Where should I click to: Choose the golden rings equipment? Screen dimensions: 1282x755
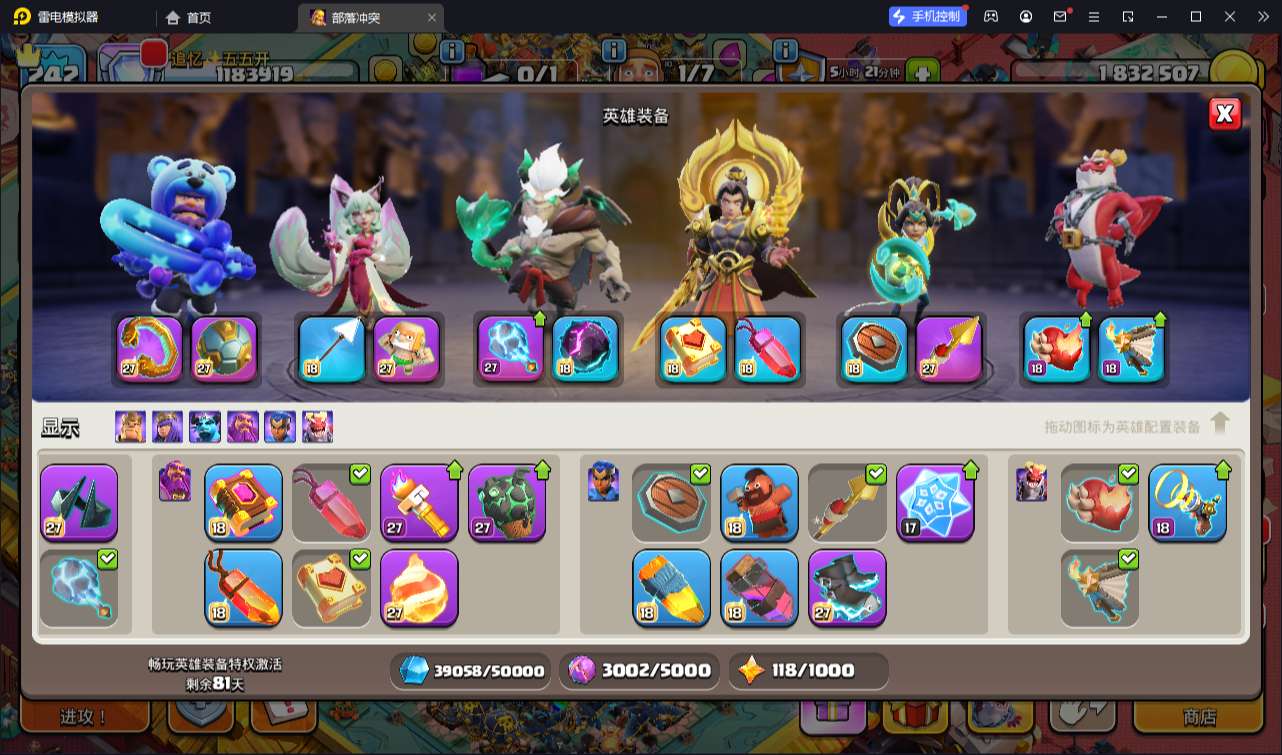(1188, 502)
